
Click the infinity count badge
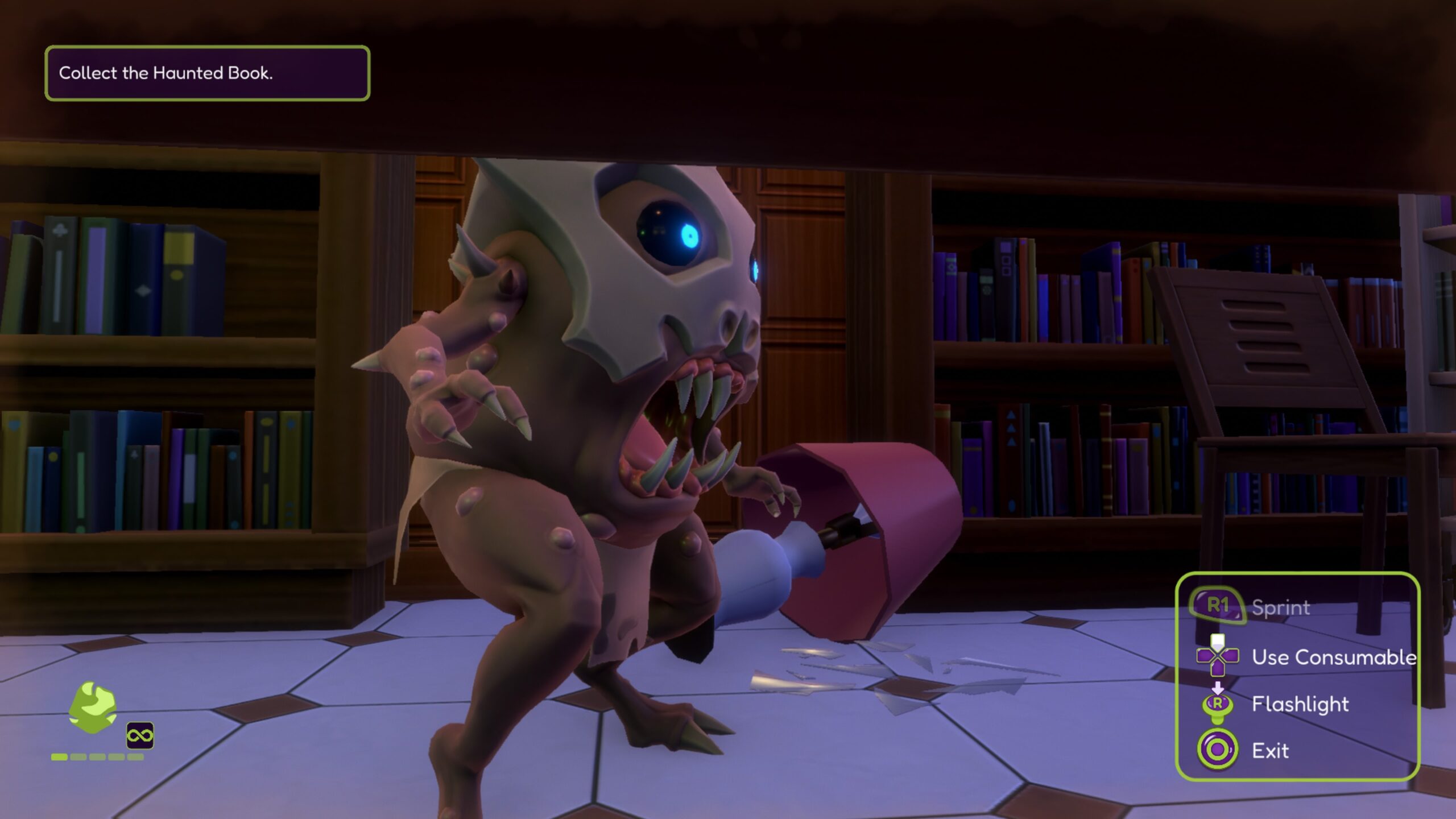140,736
